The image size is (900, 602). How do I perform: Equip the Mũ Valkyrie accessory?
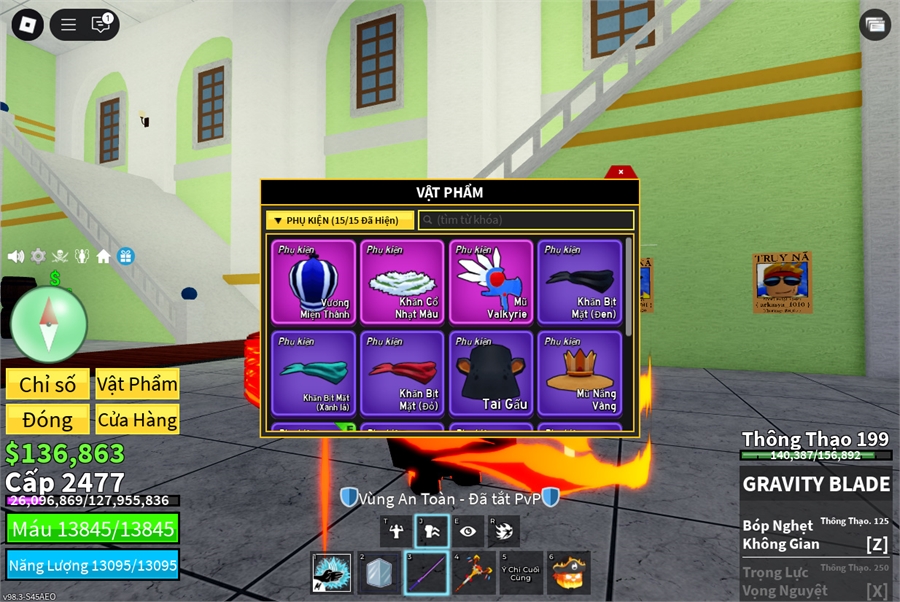[491, 281]
